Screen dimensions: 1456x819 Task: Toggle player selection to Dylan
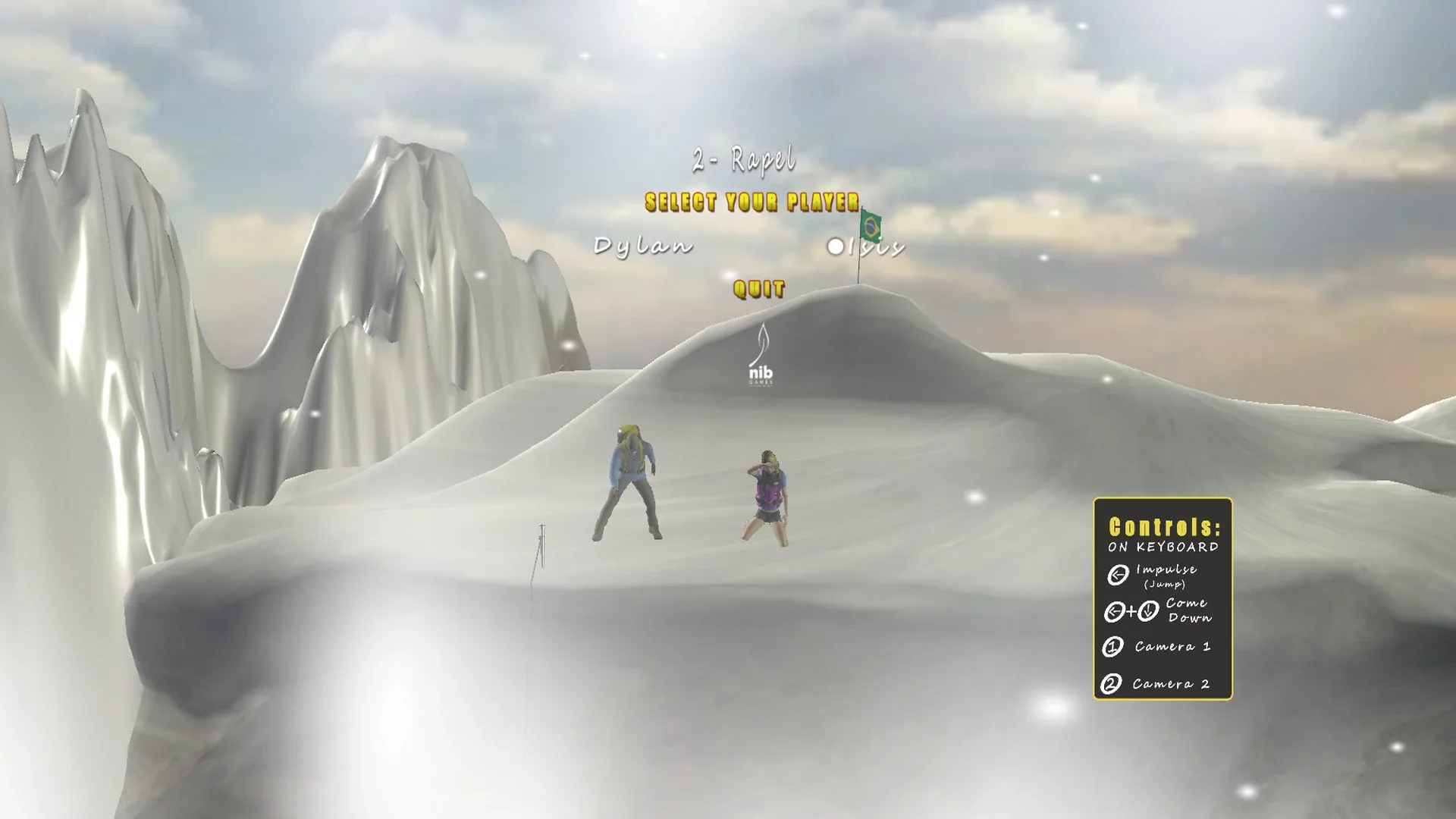click(644, 244)
